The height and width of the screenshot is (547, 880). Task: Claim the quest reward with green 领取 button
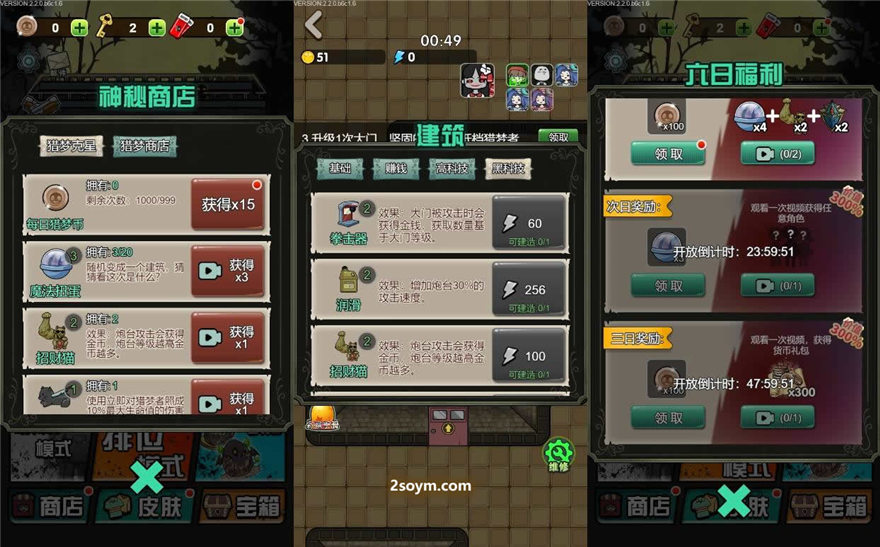[557, 137]
